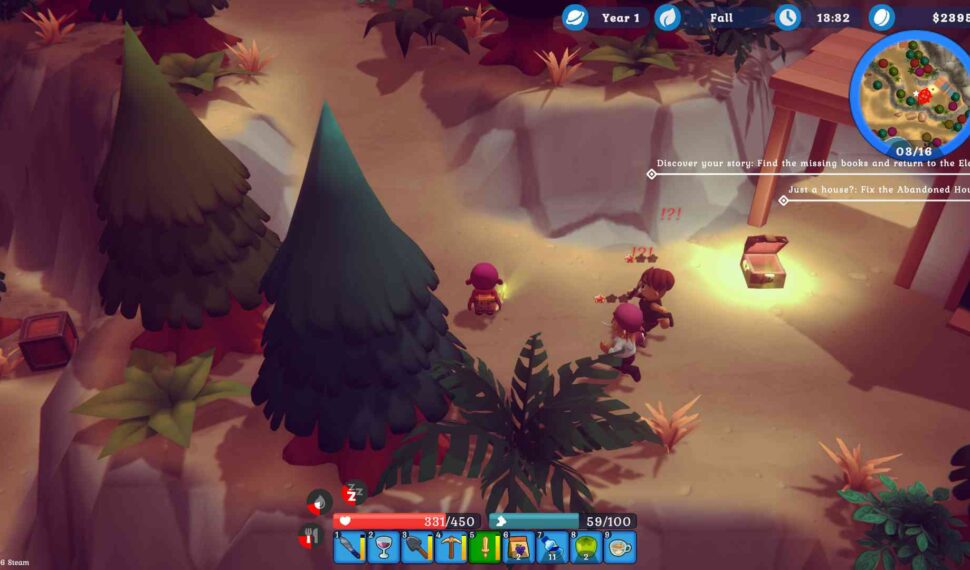Click the clock icon next to 18:32
This screenshot has width=970, height=570.
point(788,18)
